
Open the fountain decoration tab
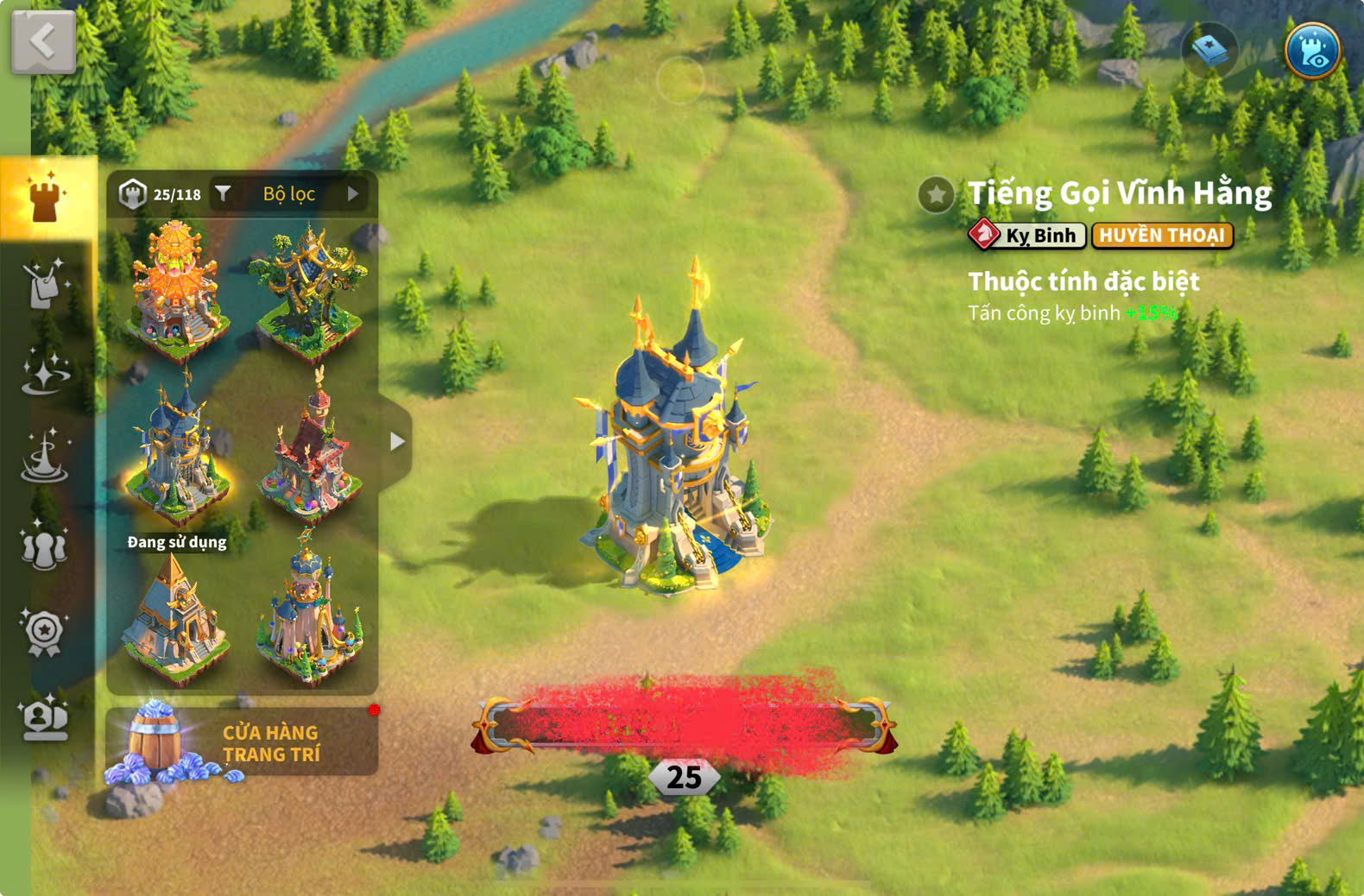tap(44, 457)
